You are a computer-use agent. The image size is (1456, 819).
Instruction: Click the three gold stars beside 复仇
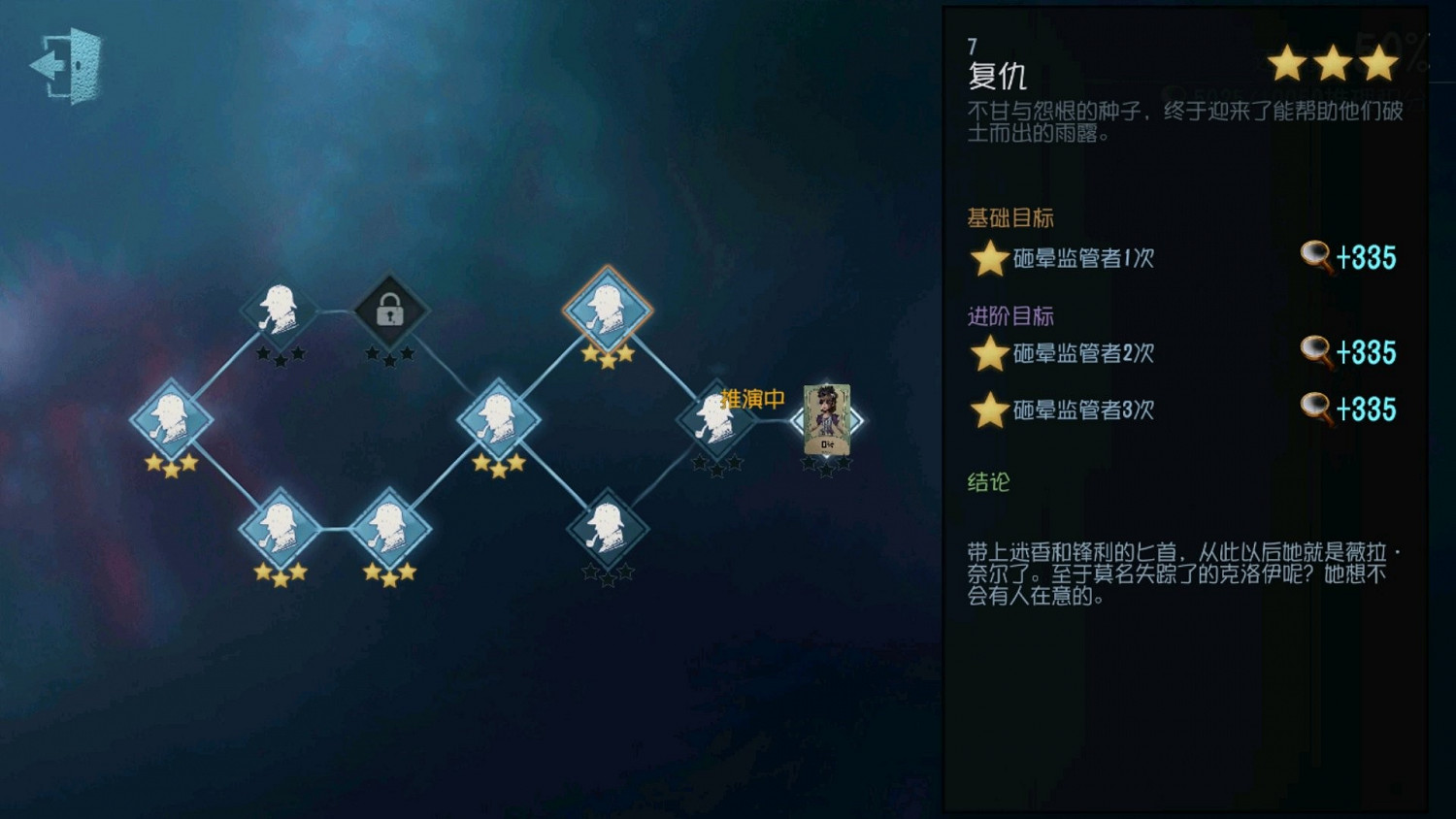point(1335,63)
